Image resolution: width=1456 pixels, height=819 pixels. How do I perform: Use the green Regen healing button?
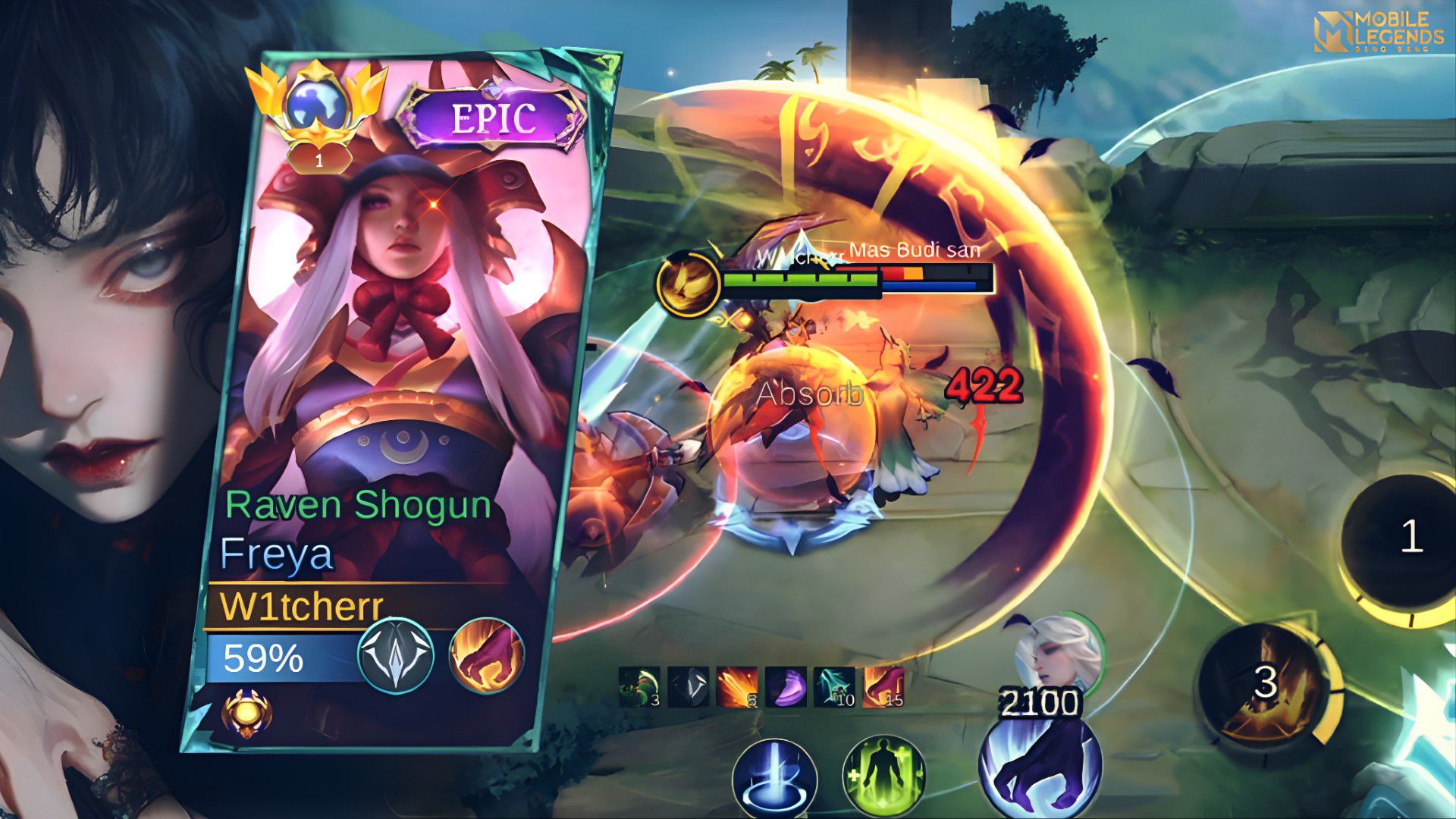884,780
